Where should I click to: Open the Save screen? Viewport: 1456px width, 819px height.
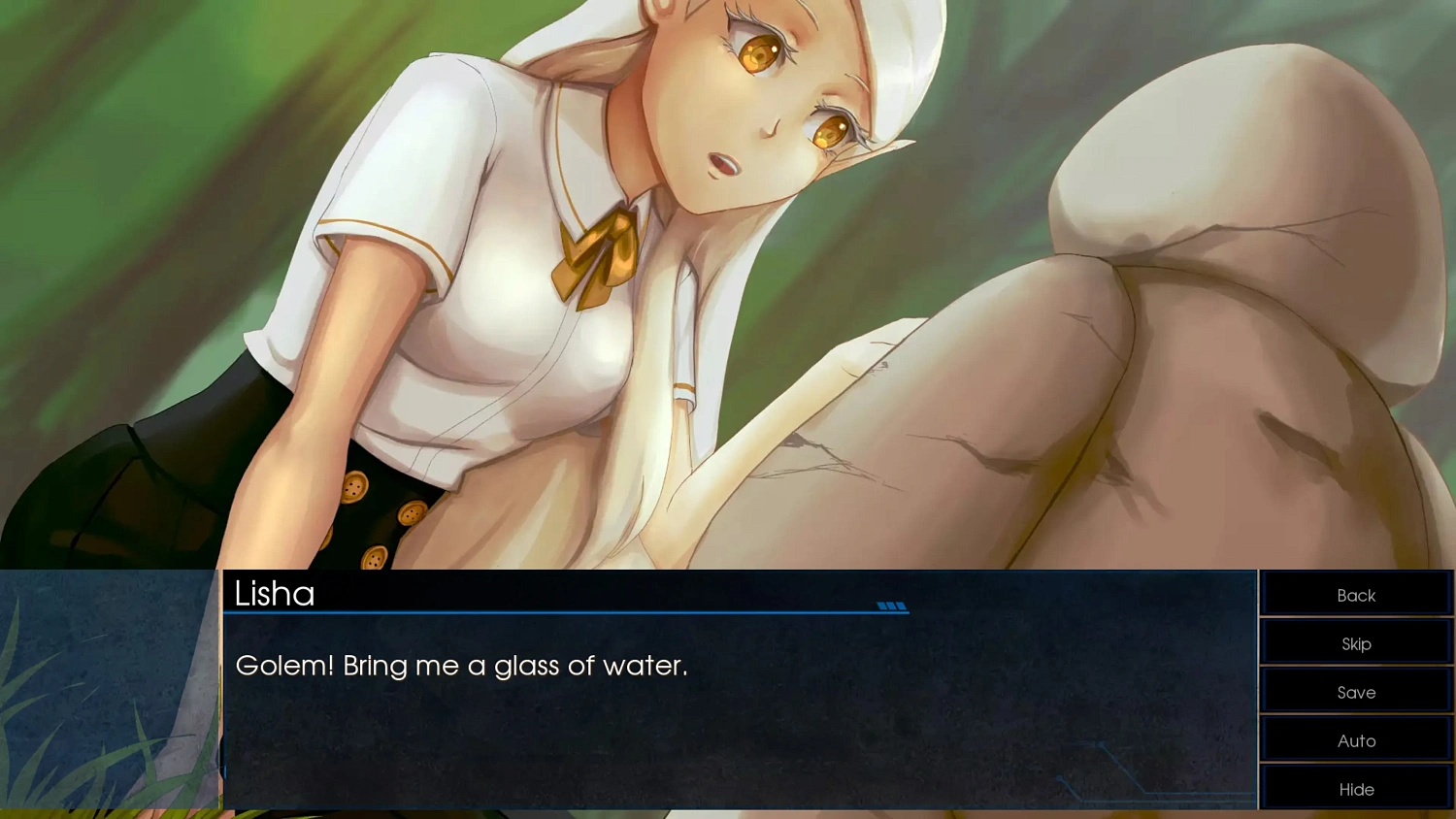point(1355,691)
